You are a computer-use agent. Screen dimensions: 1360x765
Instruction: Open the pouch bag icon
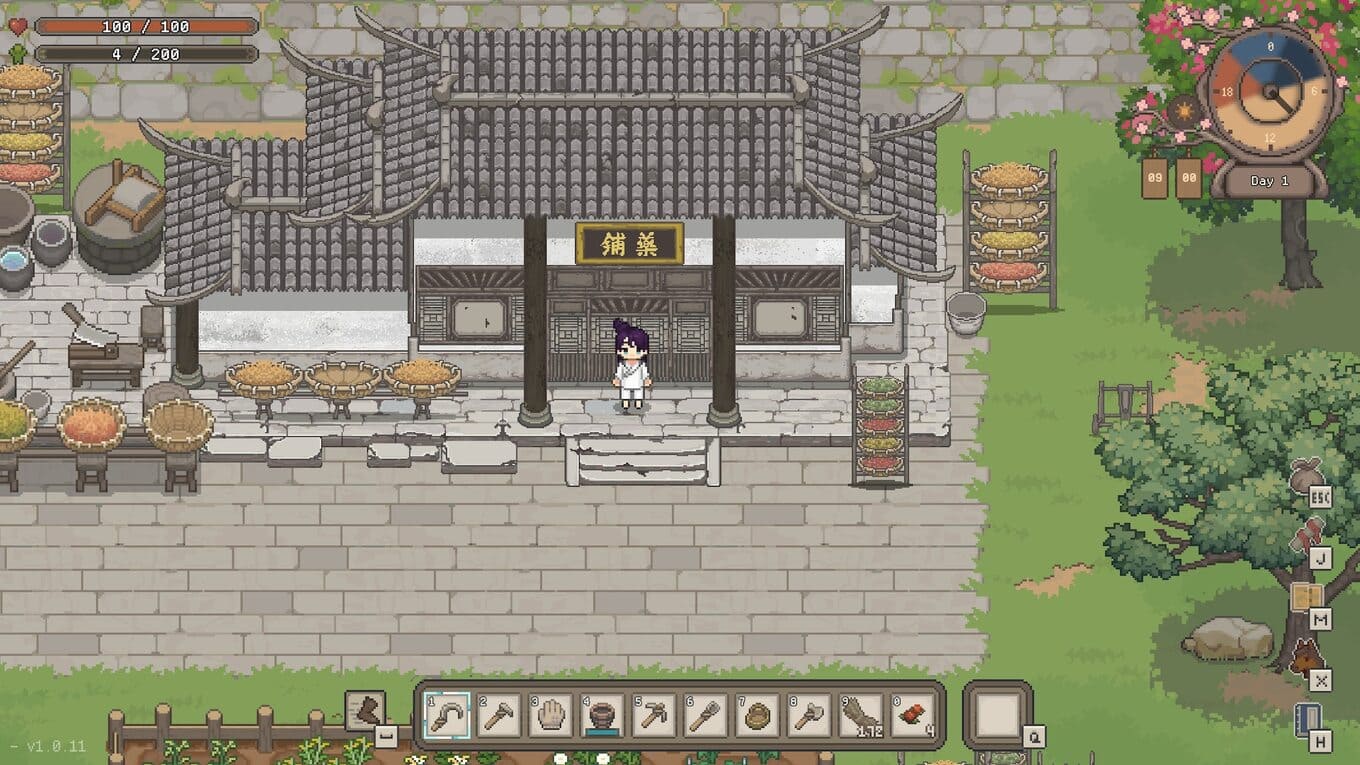(x=1305, y=476)
